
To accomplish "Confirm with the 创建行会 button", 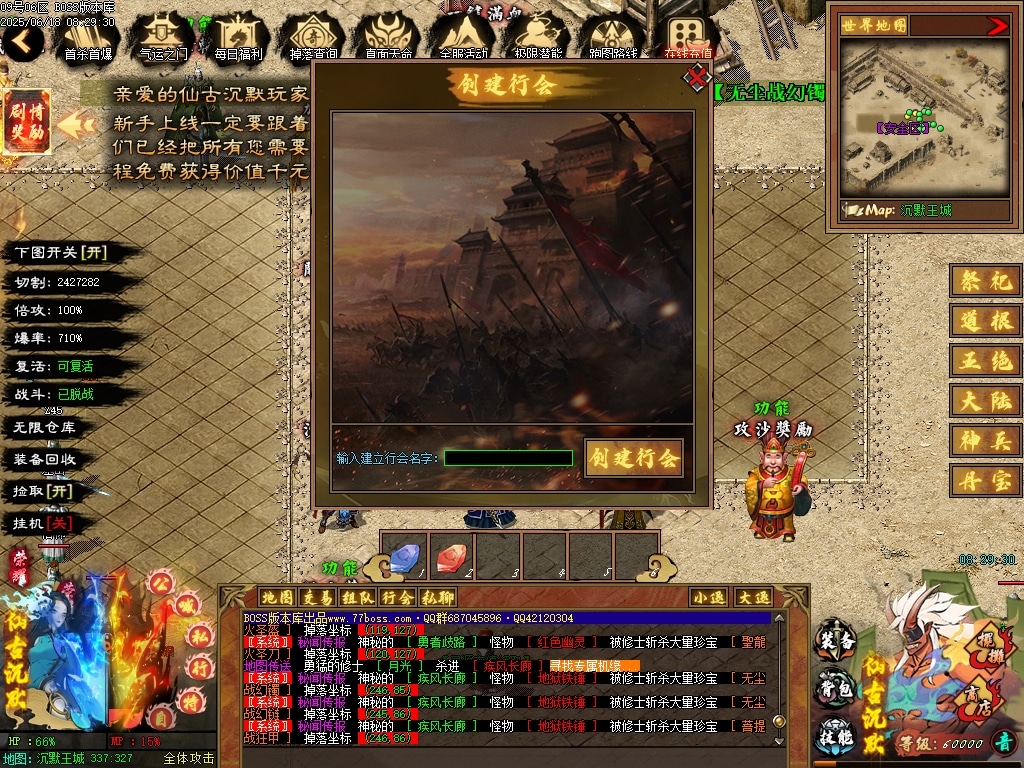I will click(634, 458).
